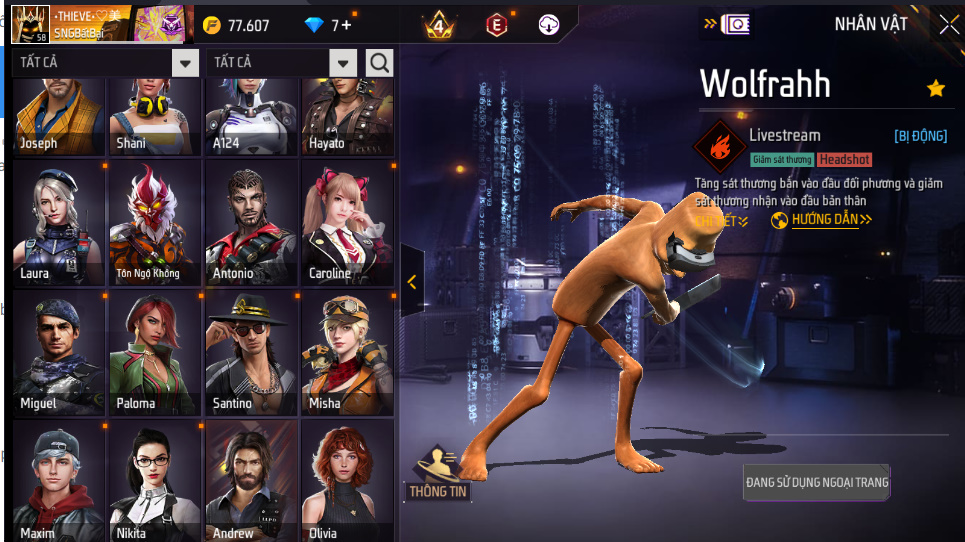
Task: Expand the second TẤT CẢ filter dropdown
Action: click(343, 63)
